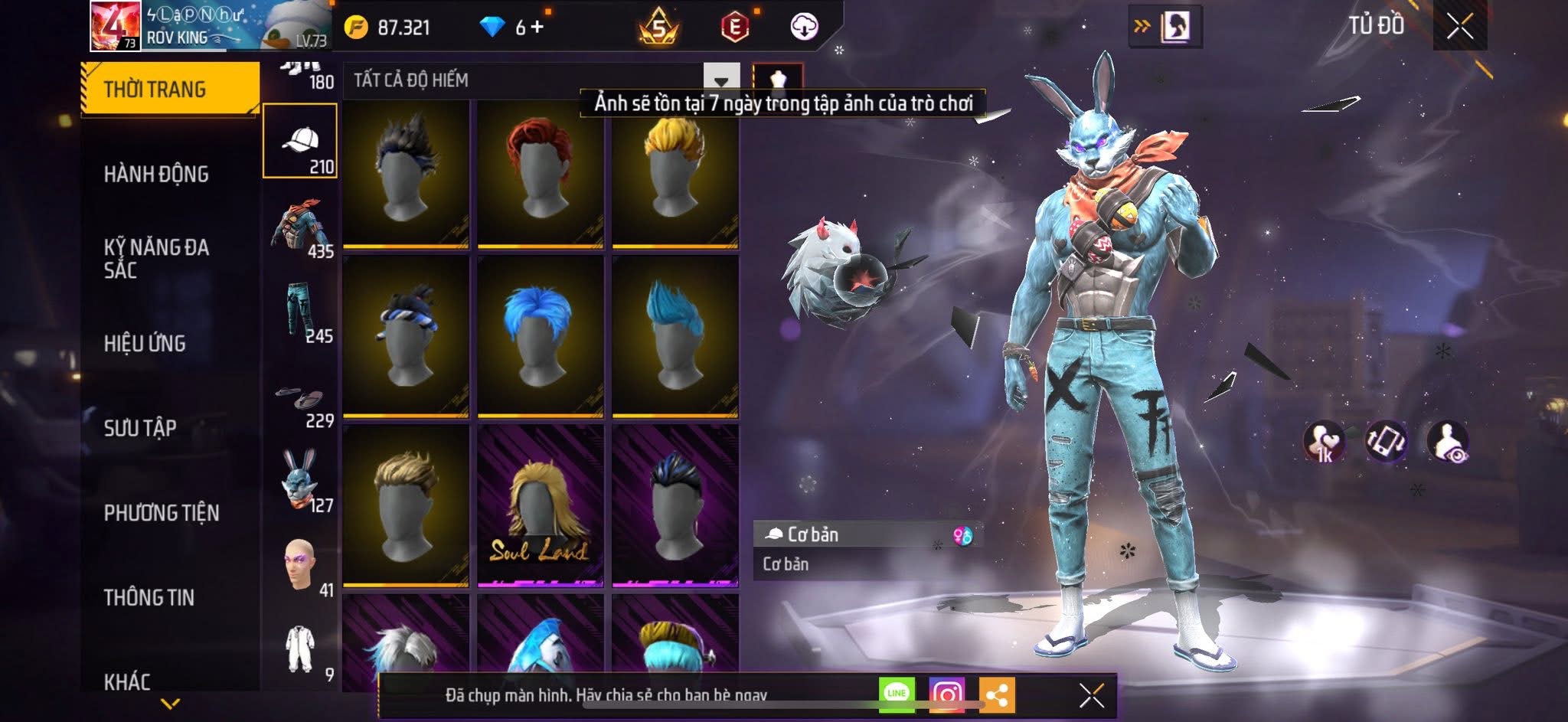
Task: Open the Thông Tin tab
Action: [x=149, y=597]
